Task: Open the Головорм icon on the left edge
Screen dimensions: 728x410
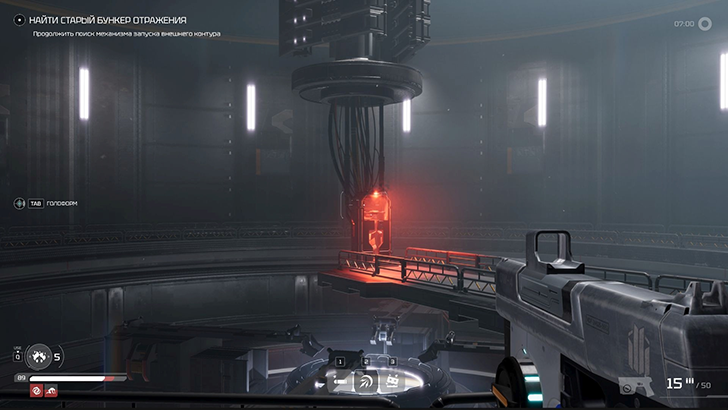Action: coord(19,203)
